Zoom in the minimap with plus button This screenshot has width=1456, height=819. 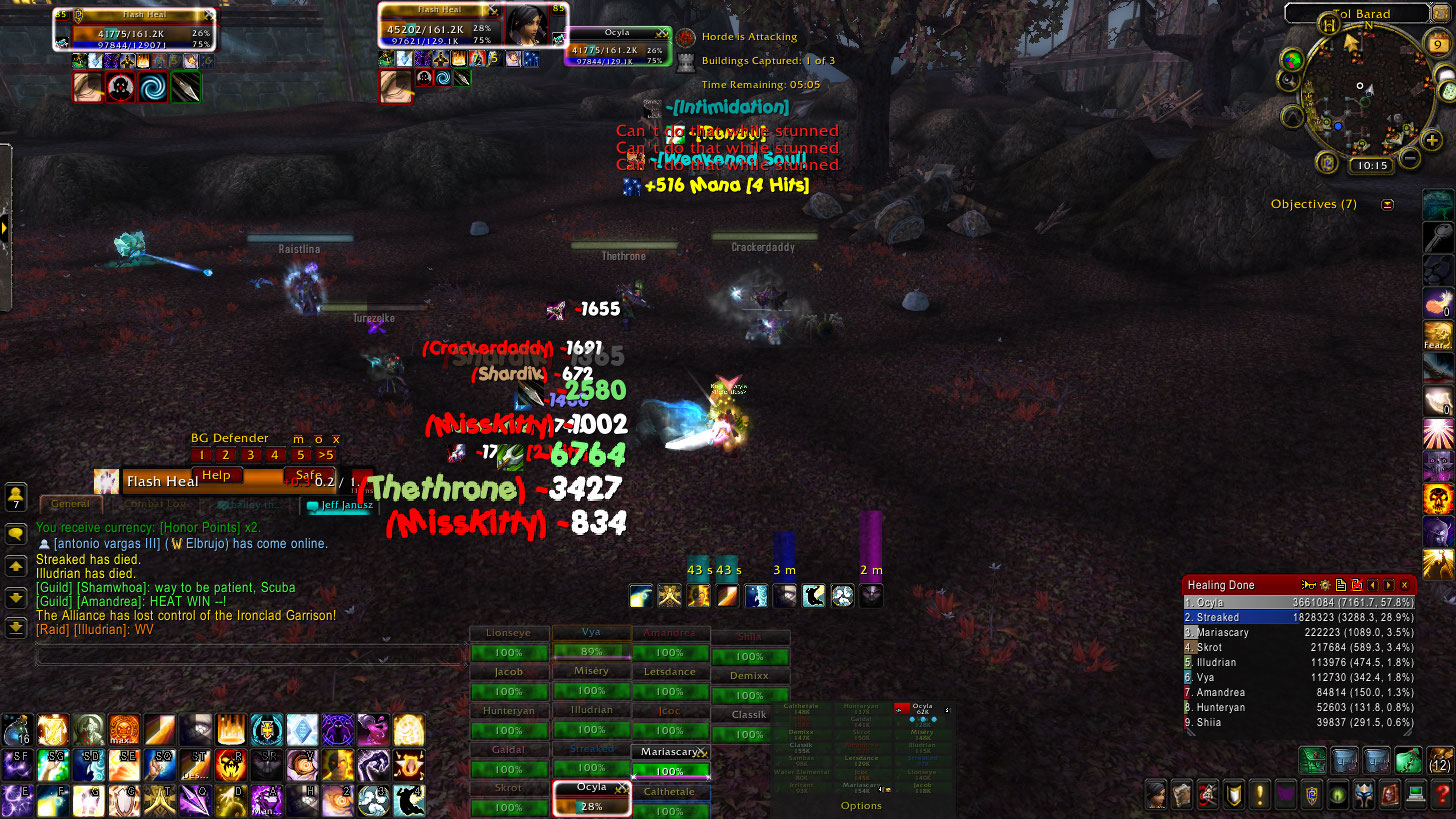1432,142
